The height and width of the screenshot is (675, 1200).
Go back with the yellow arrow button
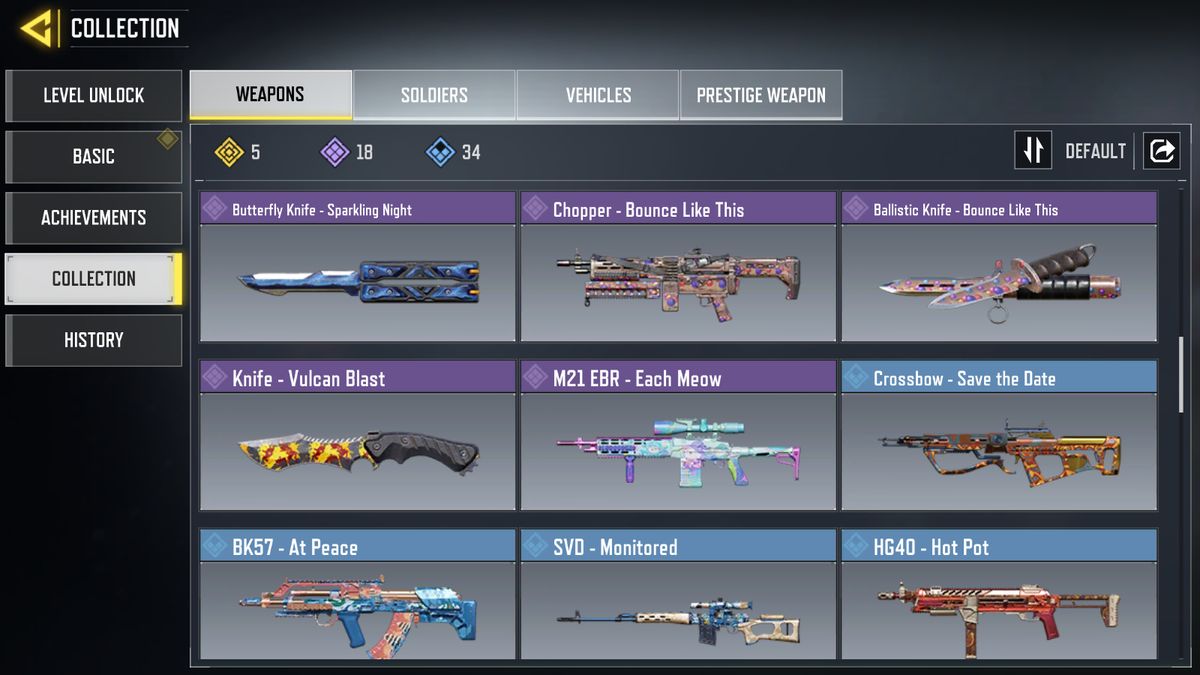pyautogui.click(x=38, y=28)
